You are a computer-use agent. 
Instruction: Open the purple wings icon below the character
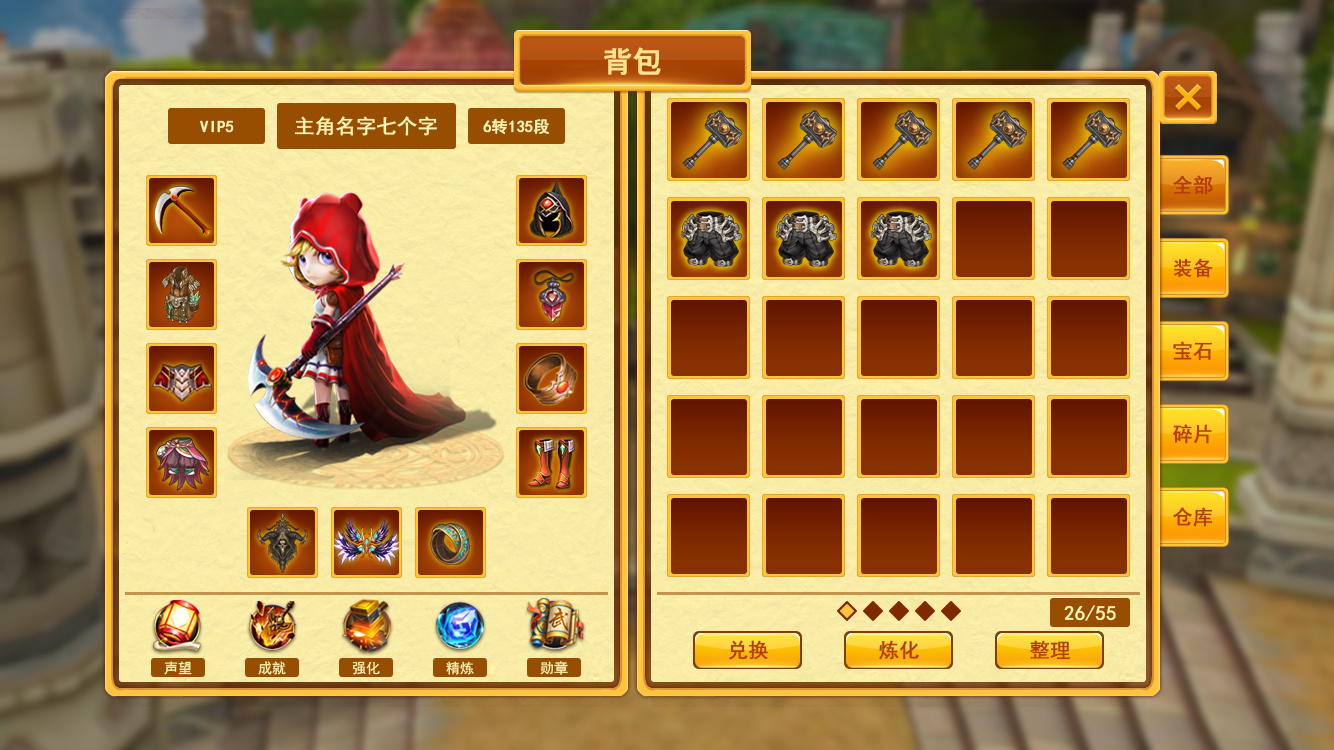pos(366,541)
